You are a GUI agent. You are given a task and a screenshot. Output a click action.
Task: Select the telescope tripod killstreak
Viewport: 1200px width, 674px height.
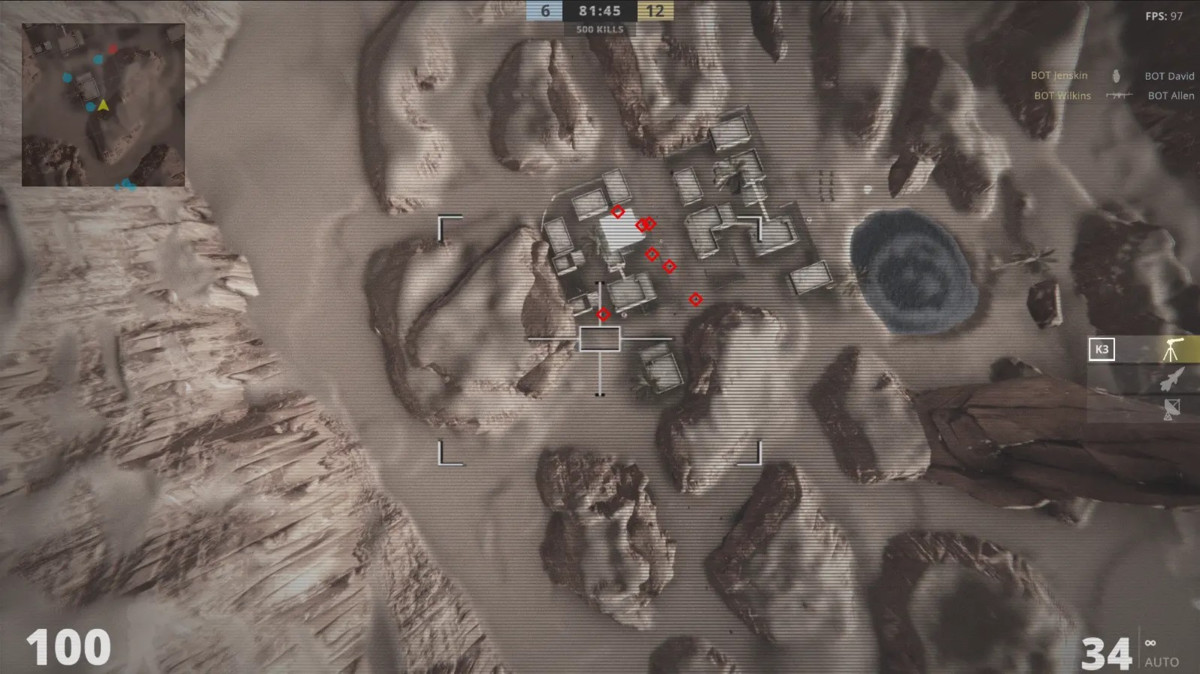[1170, 350]
